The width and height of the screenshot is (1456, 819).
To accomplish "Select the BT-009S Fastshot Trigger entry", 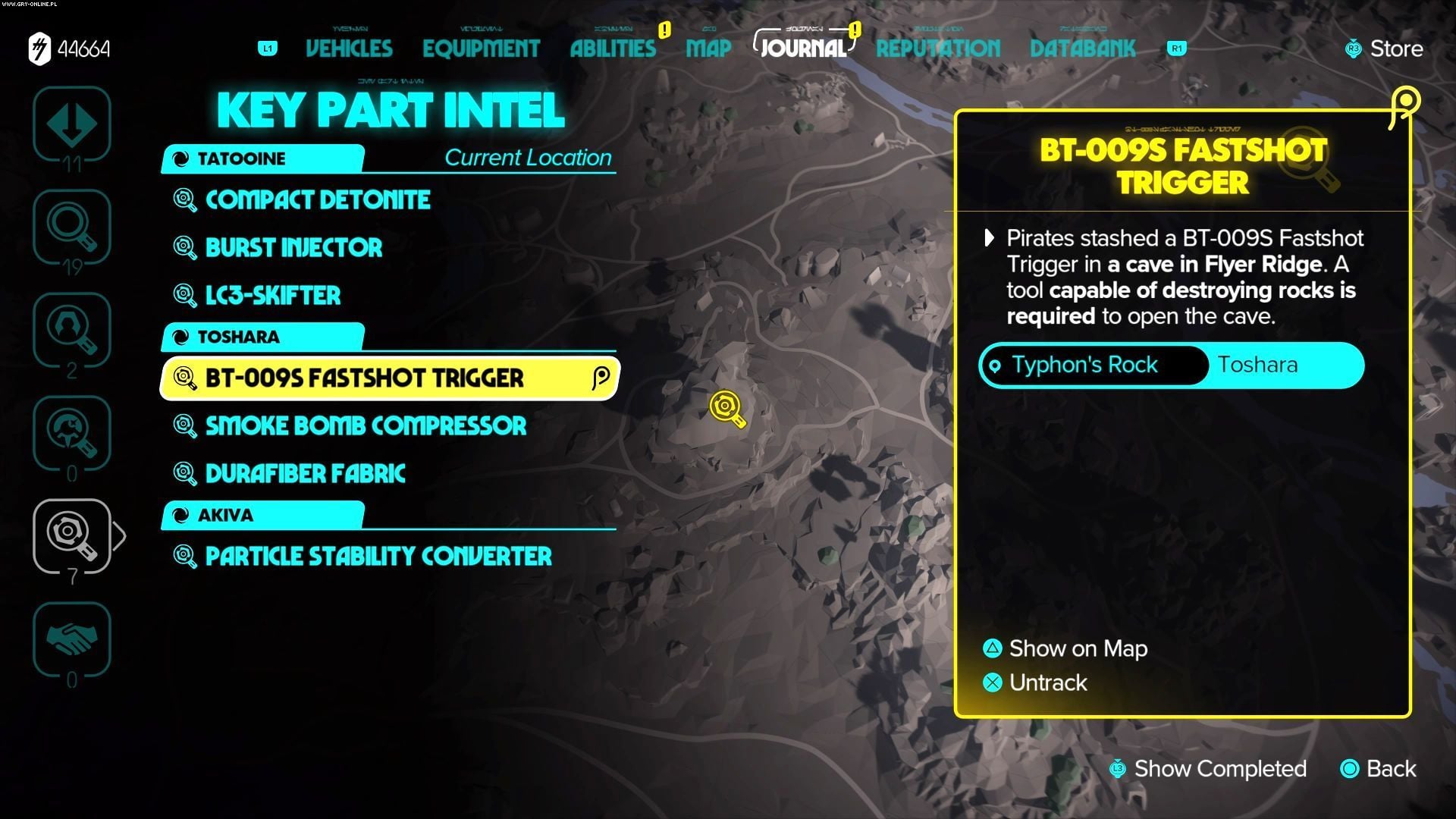I will [364, 378].
